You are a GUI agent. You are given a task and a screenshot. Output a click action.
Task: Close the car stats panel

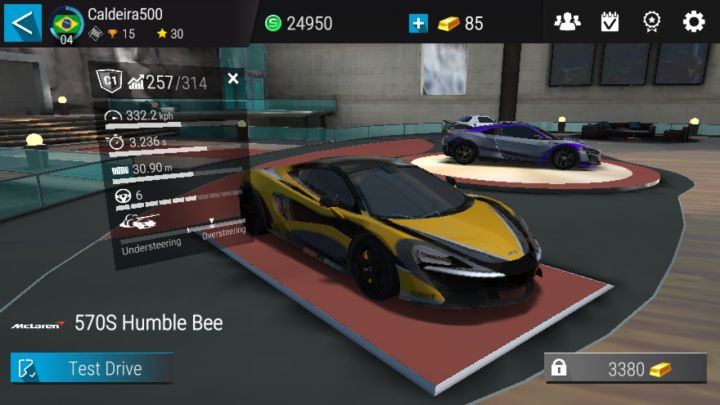233,78
